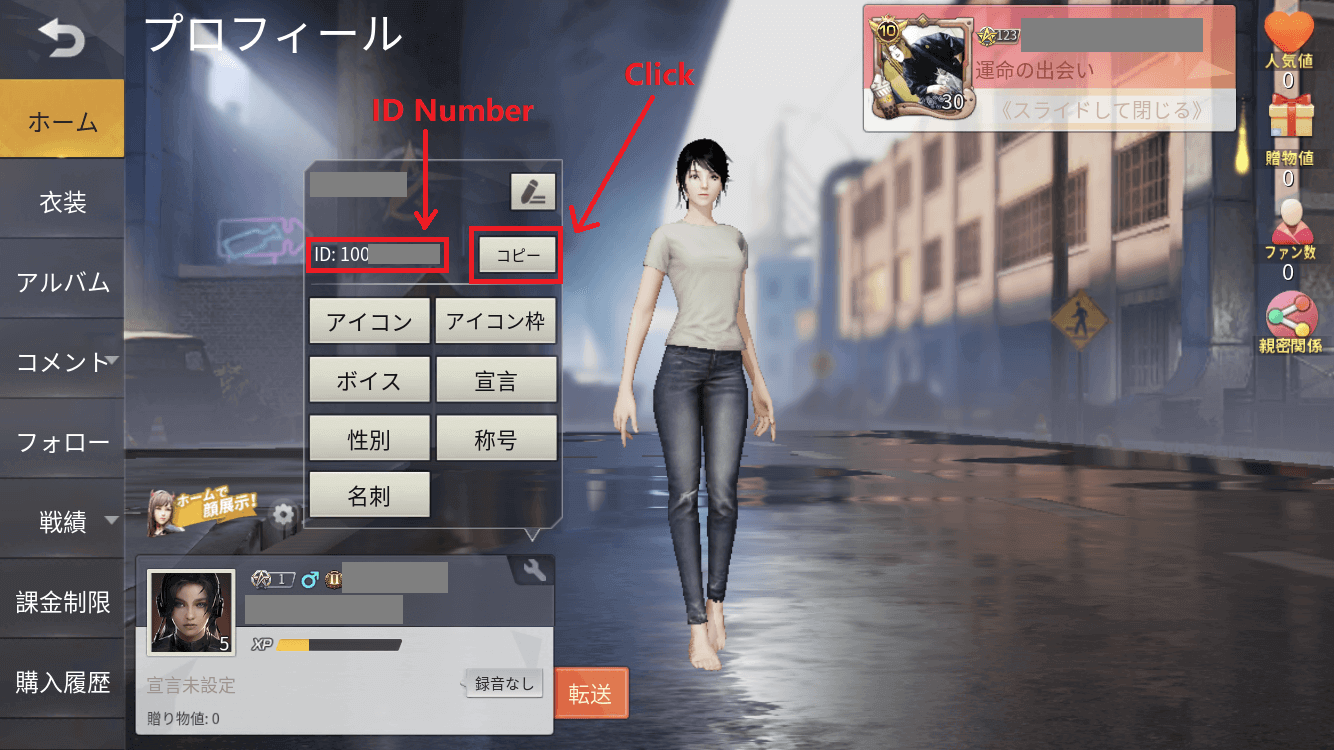The image size is (1334, 750).
Task: View the 購入履歴 section
Action: tap(62, 683)
